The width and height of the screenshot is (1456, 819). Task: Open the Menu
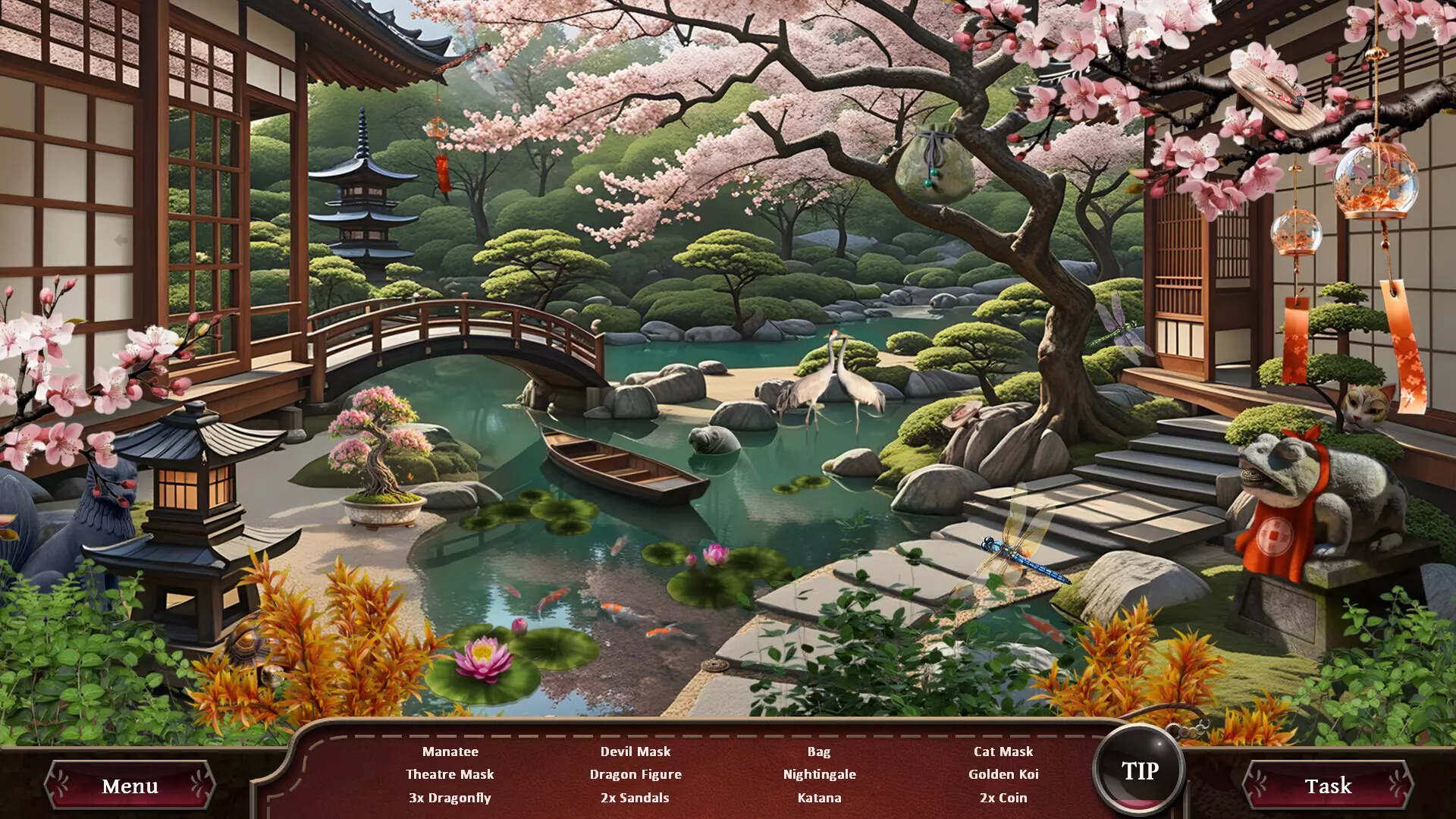pos(130,786)
